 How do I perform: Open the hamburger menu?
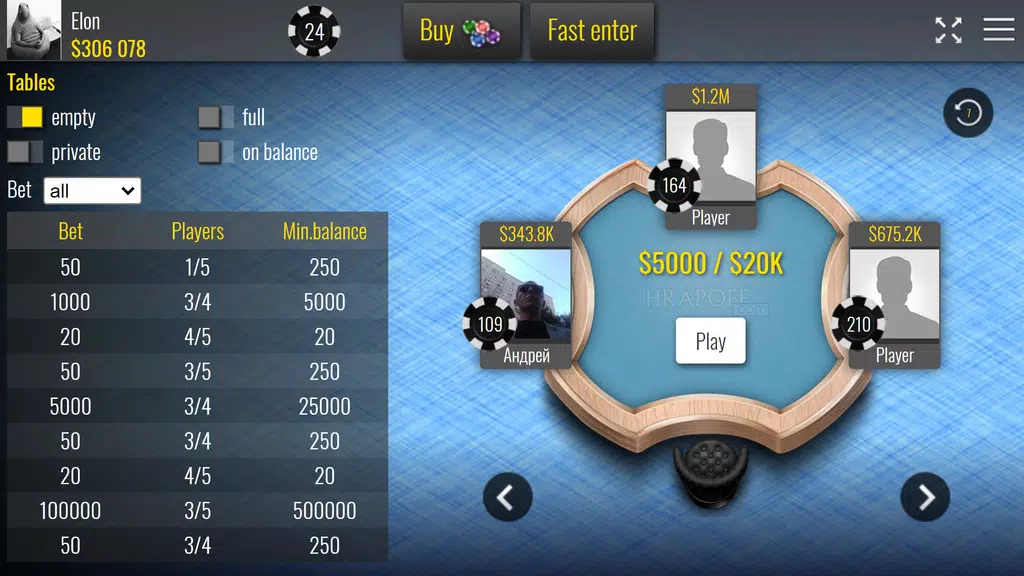998,30
